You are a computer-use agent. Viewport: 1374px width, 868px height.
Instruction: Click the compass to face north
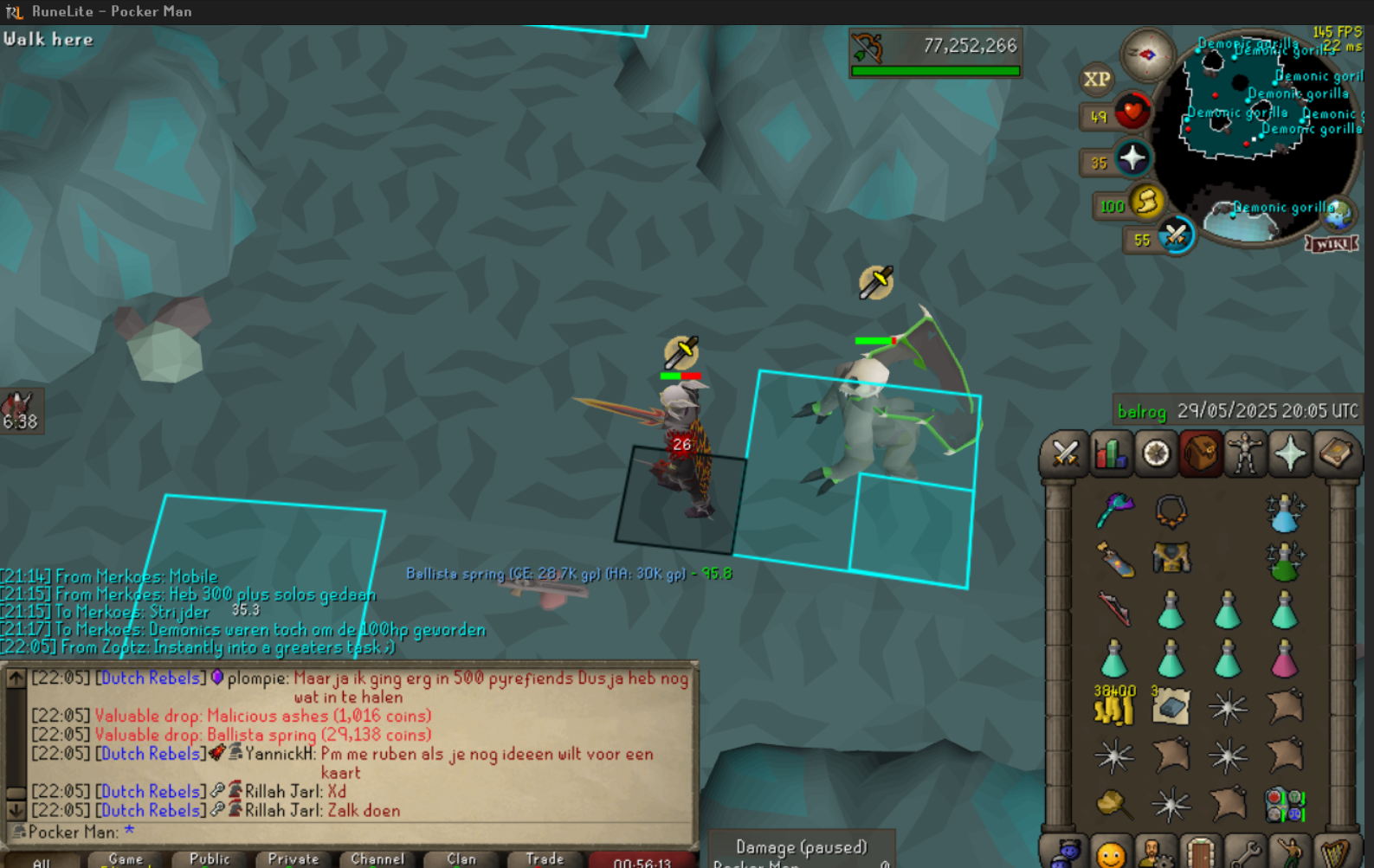coord(1147,55)
